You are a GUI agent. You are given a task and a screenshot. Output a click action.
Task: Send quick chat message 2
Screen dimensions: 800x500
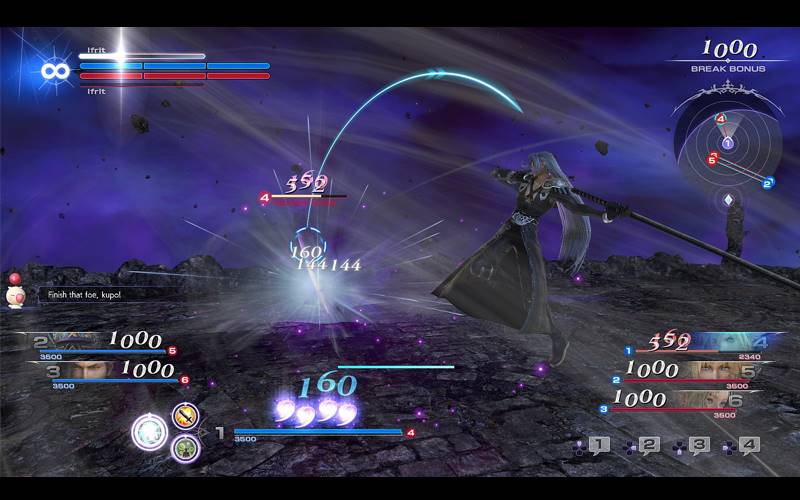[x=647, y=445]
